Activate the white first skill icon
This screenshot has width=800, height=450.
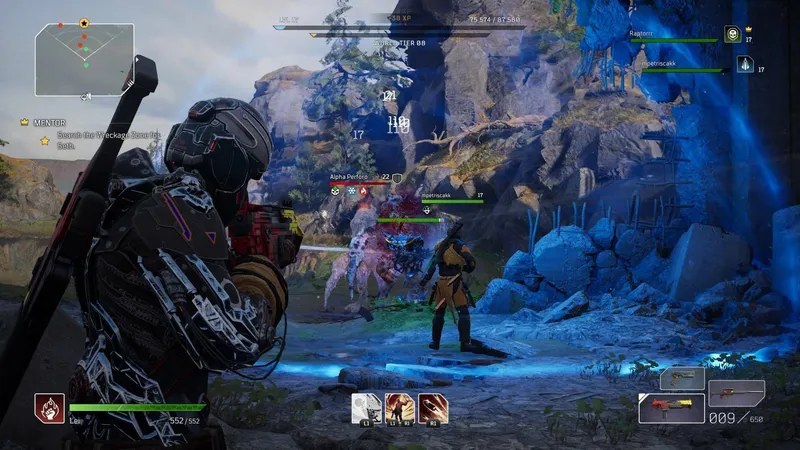click(x=366, y=407)
